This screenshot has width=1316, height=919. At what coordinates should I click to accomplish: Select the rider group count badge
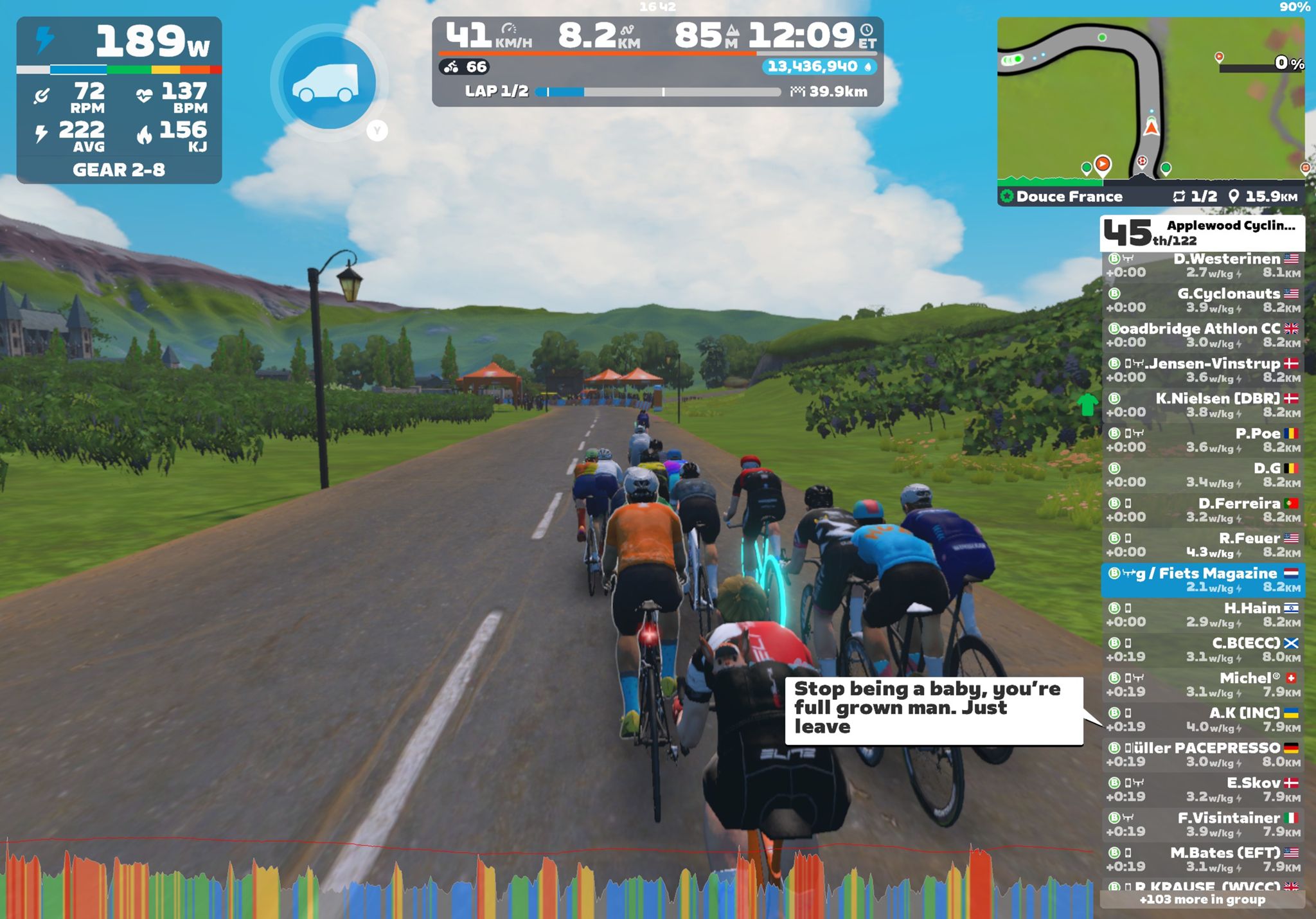coord(465,67)
